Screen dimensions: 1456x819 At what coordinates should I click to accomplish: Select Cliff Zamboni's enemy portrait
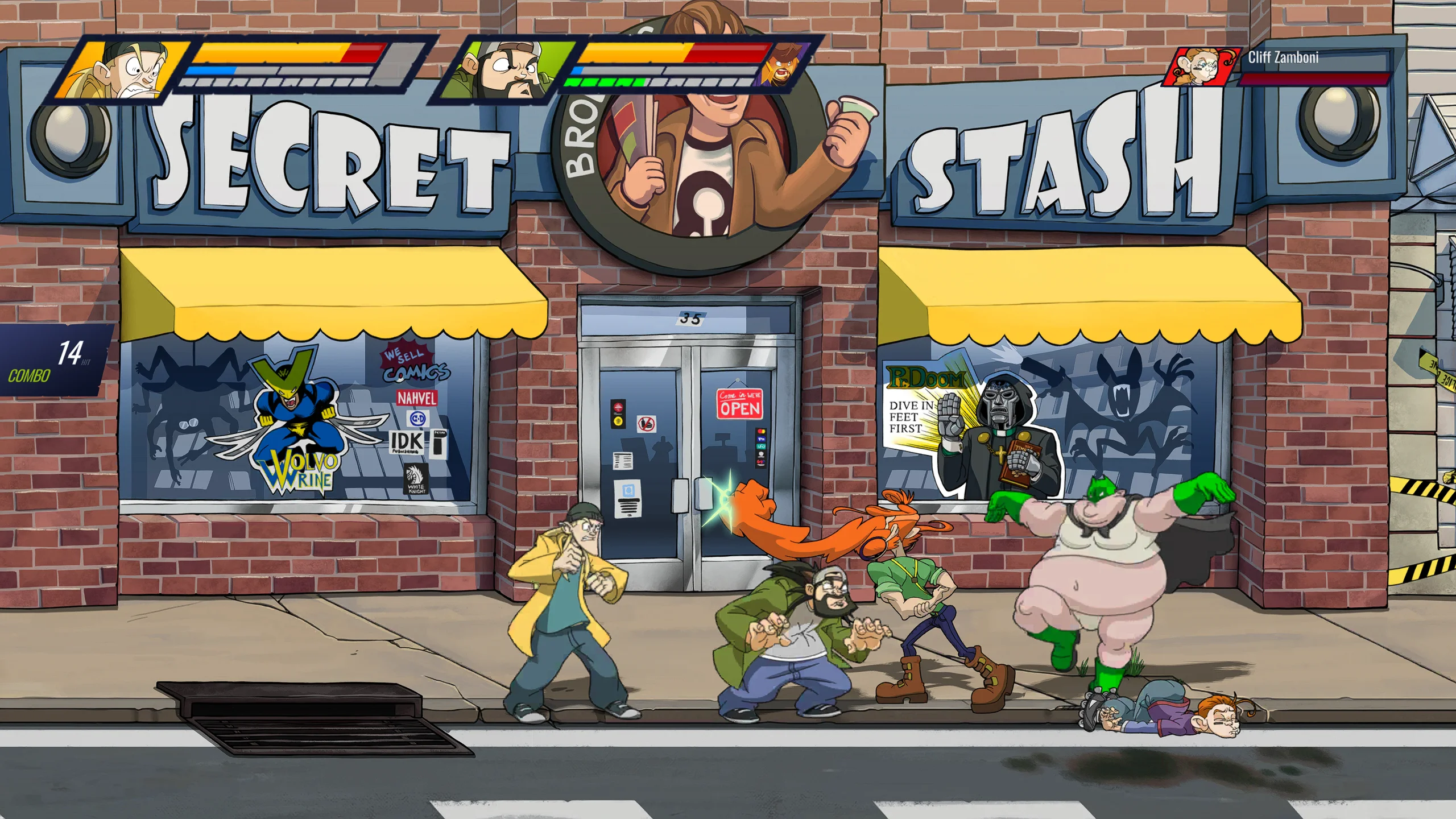point(1201,68)
